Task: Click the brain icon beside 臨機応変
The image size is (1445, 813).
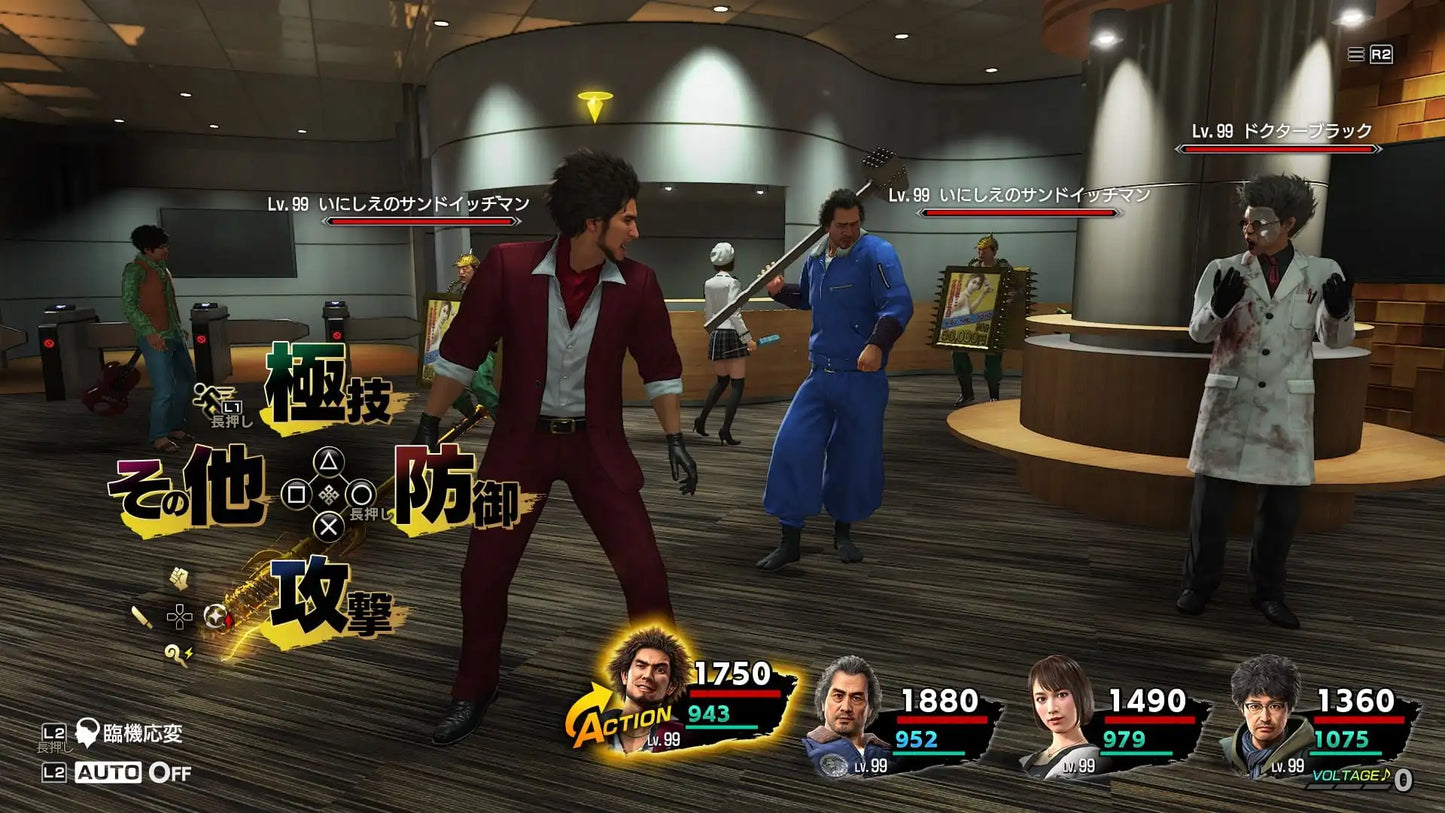Action: point(87,733)
